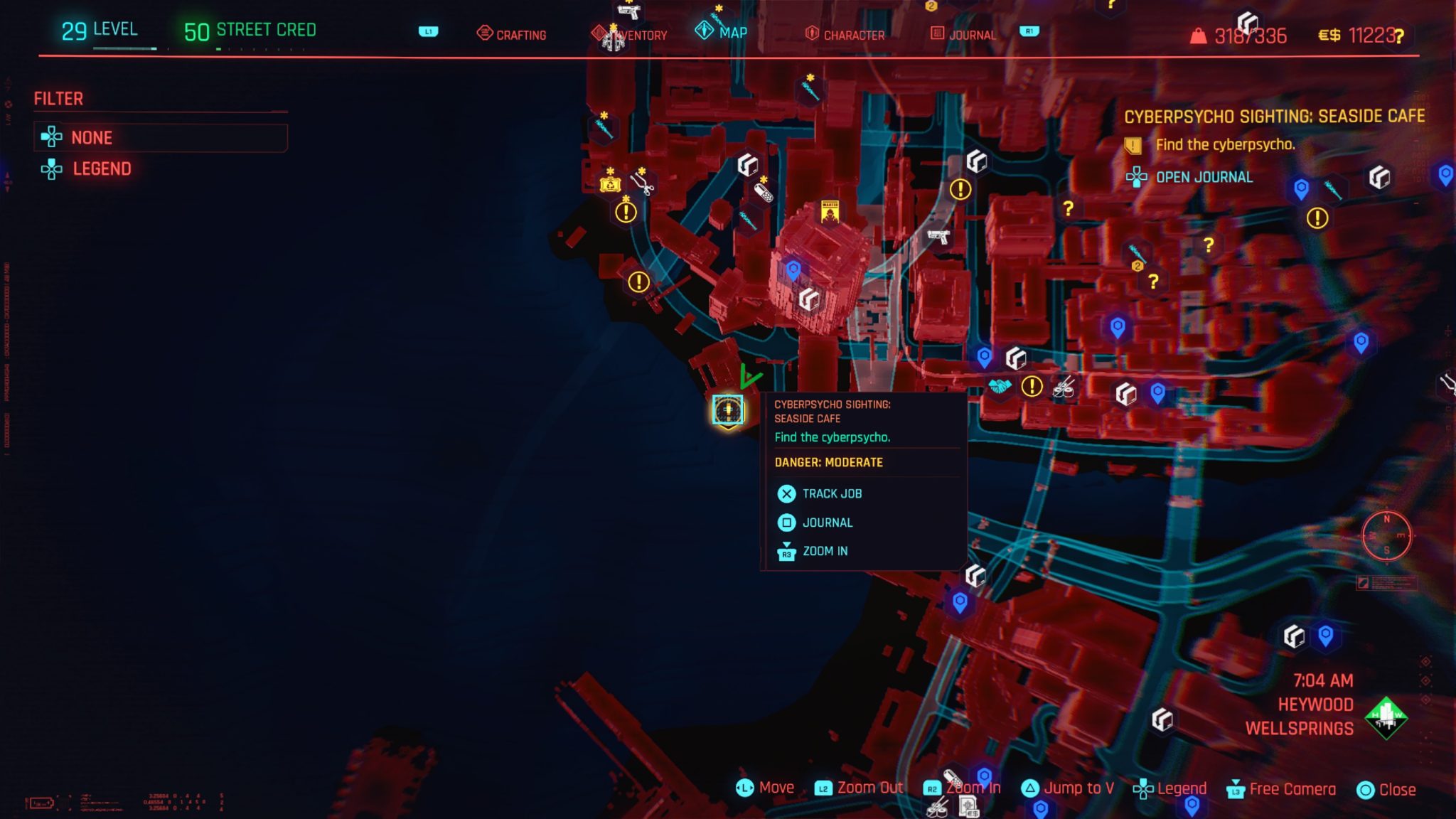Open Zoom Out control on bottom bar
The height and width of the screenshot is (819, 1456).
pyautogui.click(x=869, y=788)
